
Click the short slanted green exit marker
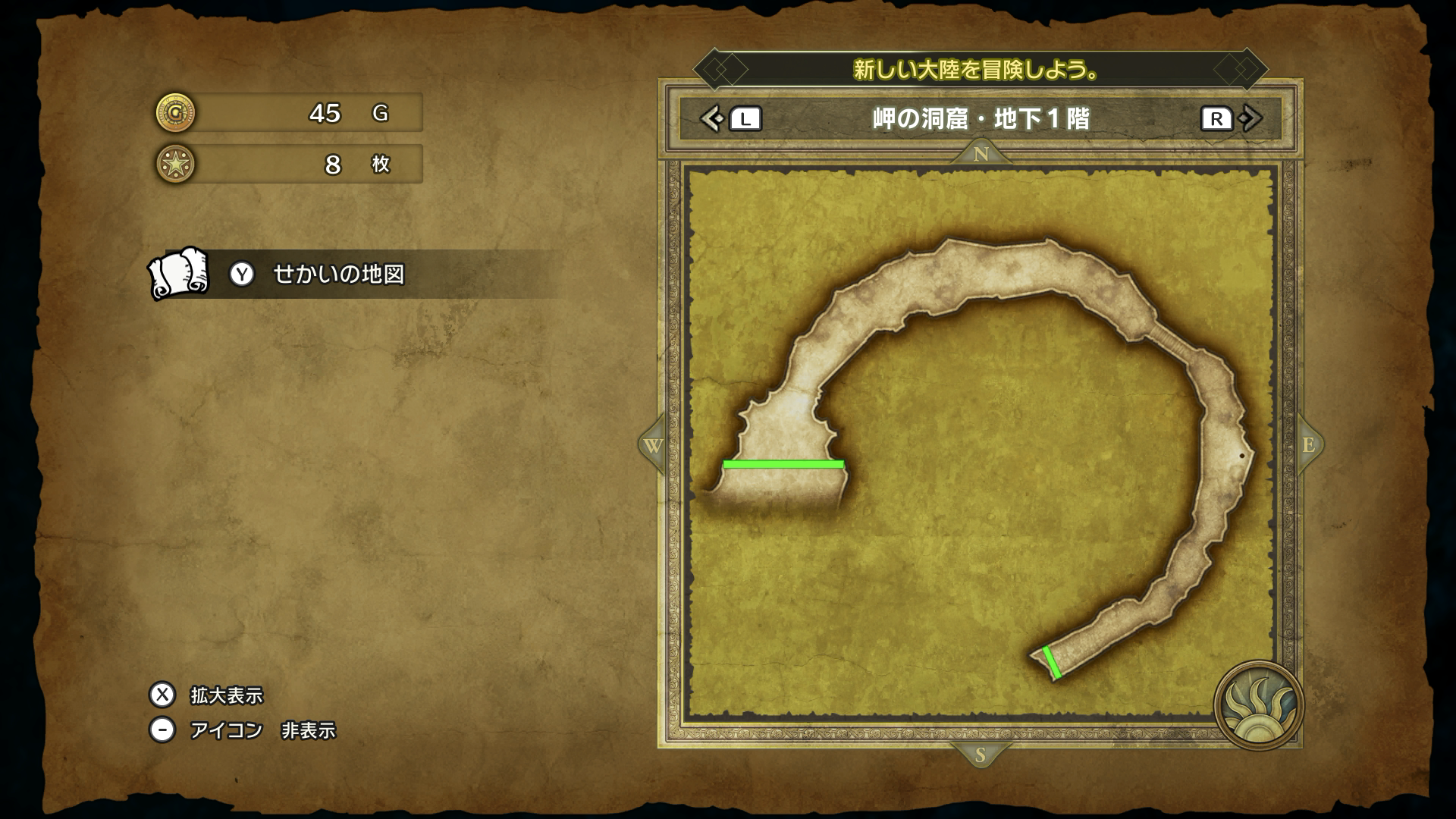[1052, 662]
